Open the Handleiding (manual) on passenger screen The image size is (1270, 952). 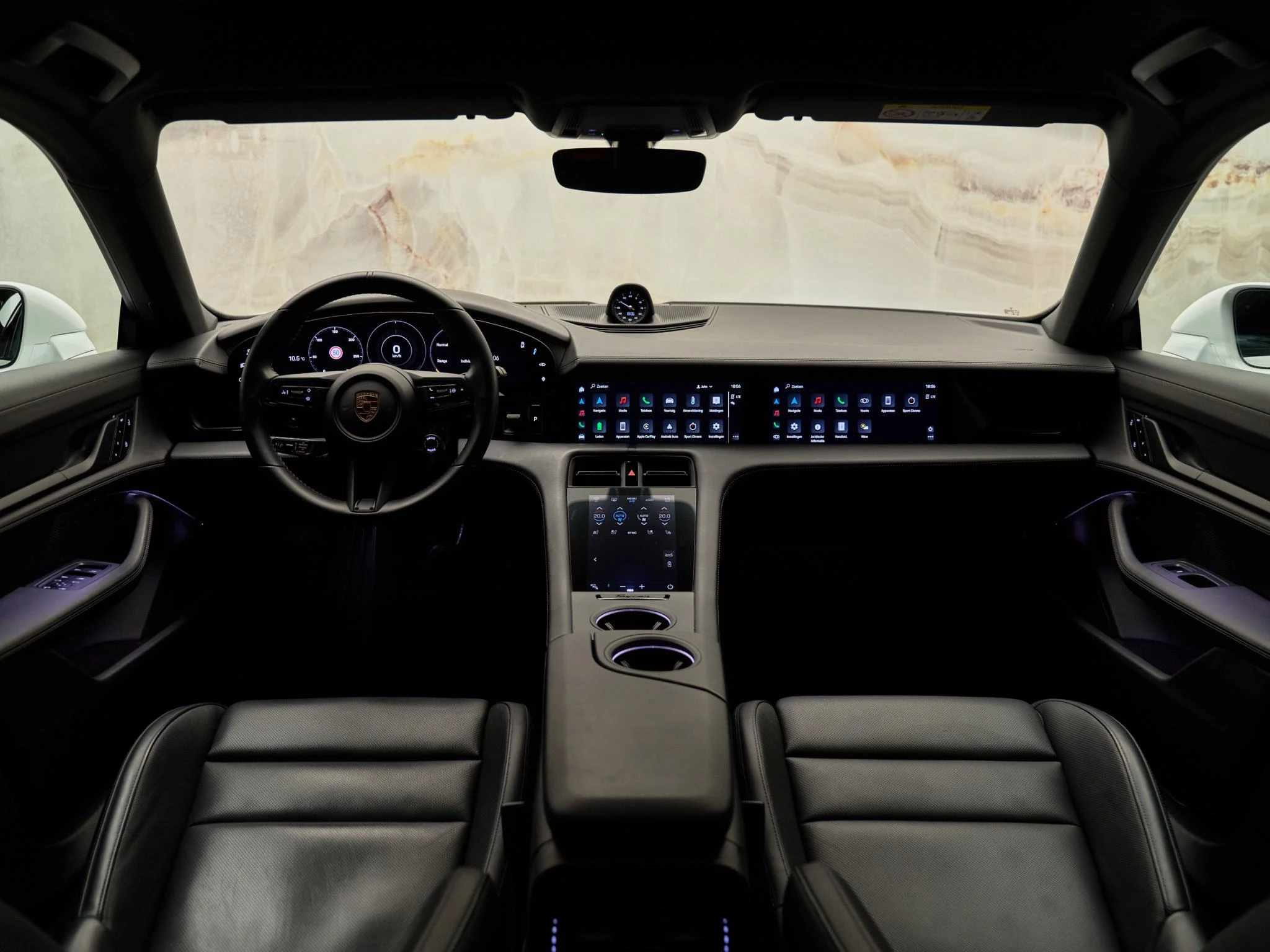(841, 428)
